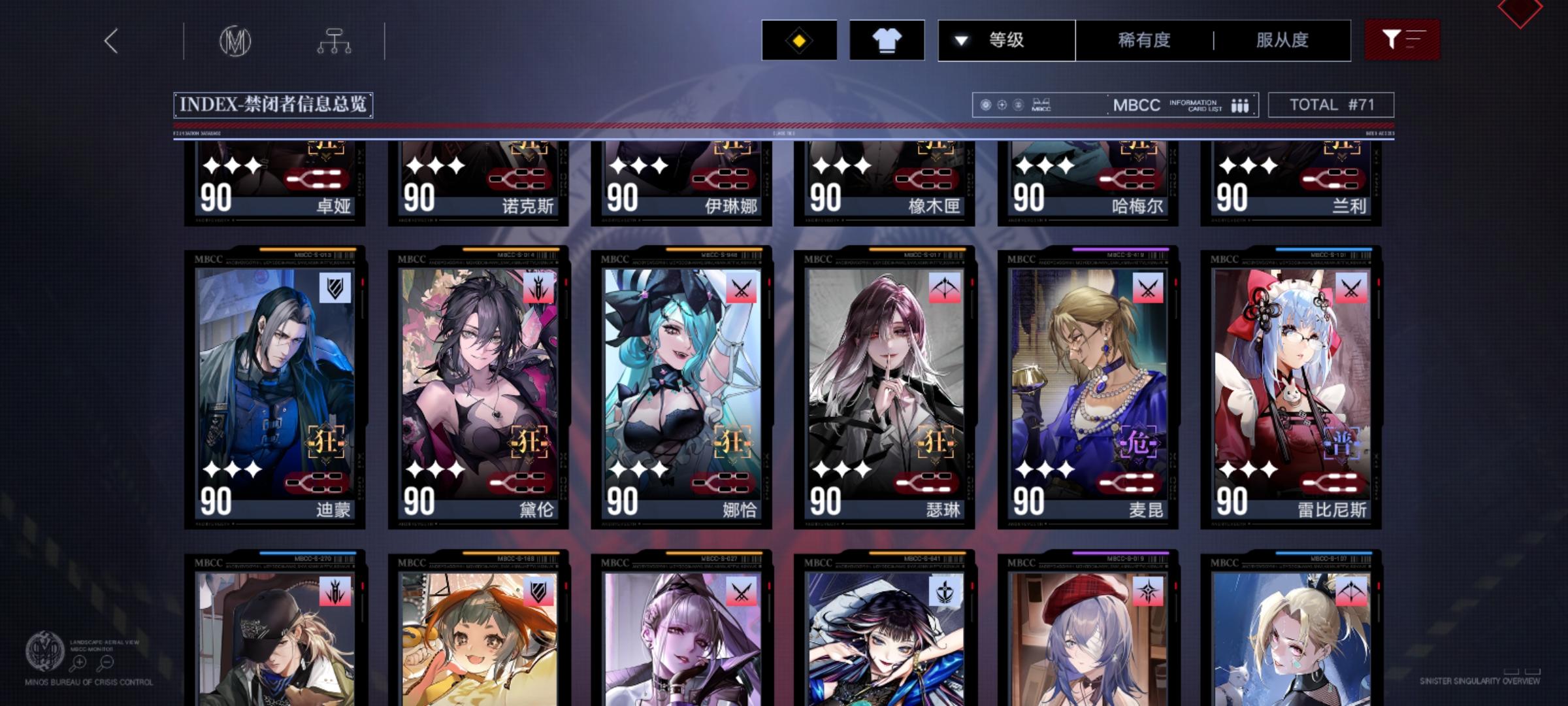Toggle the diamond display mode

pyautogui.click(x=799, y=40)
